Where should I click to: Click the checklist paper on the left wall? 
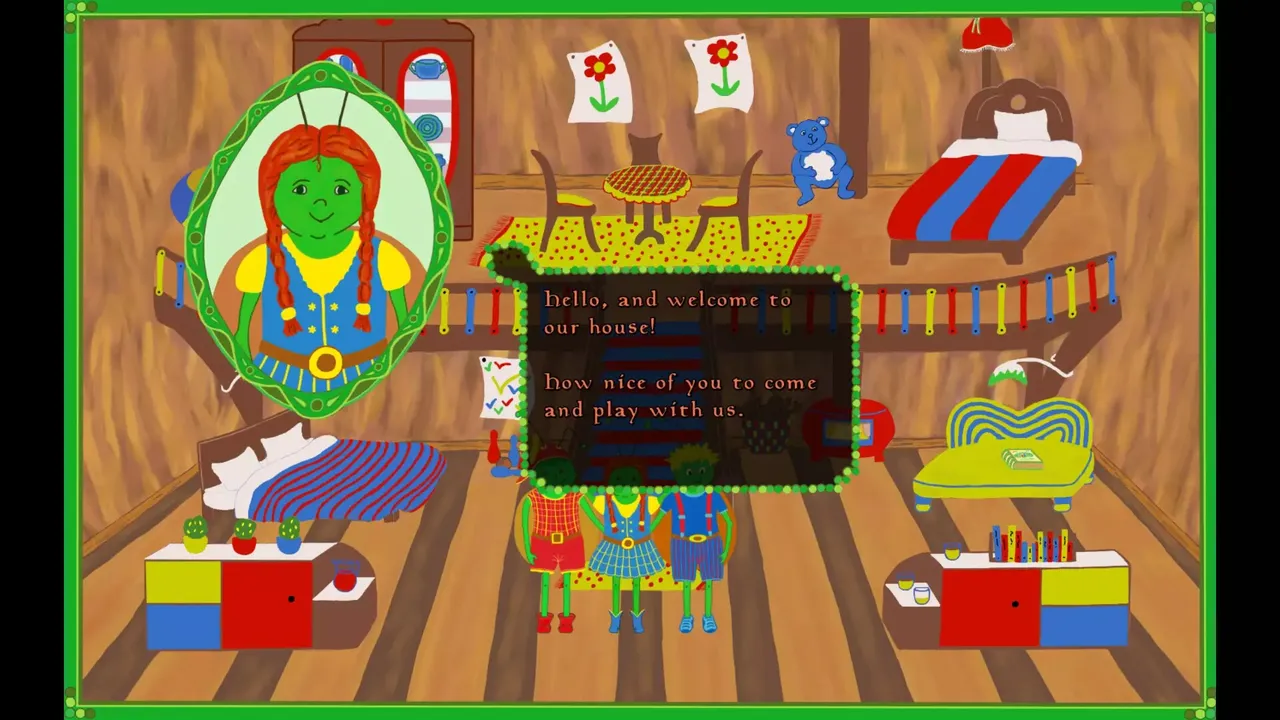[x=500, y=385]
